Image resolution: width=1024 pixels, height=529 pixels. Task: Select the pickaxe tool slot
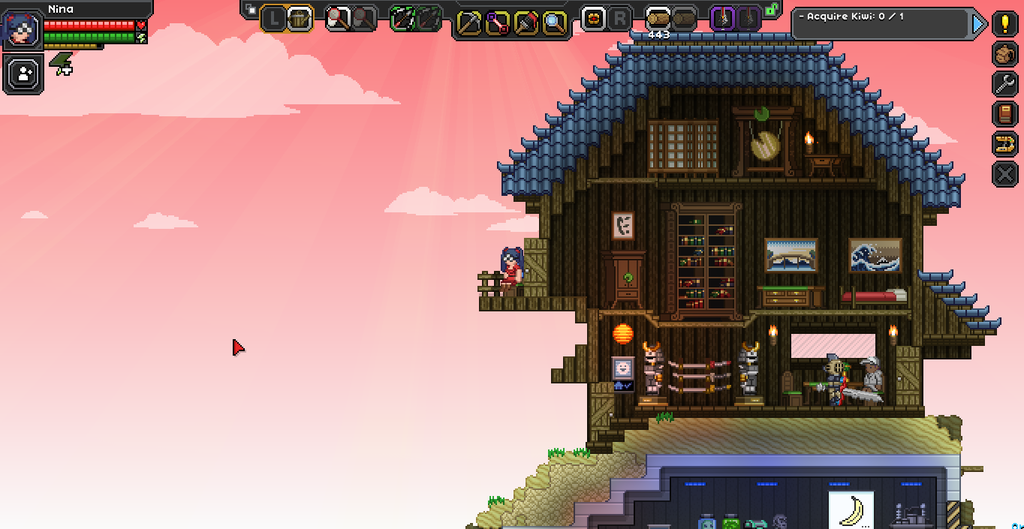pyautogui.click(x=470, y=22)
